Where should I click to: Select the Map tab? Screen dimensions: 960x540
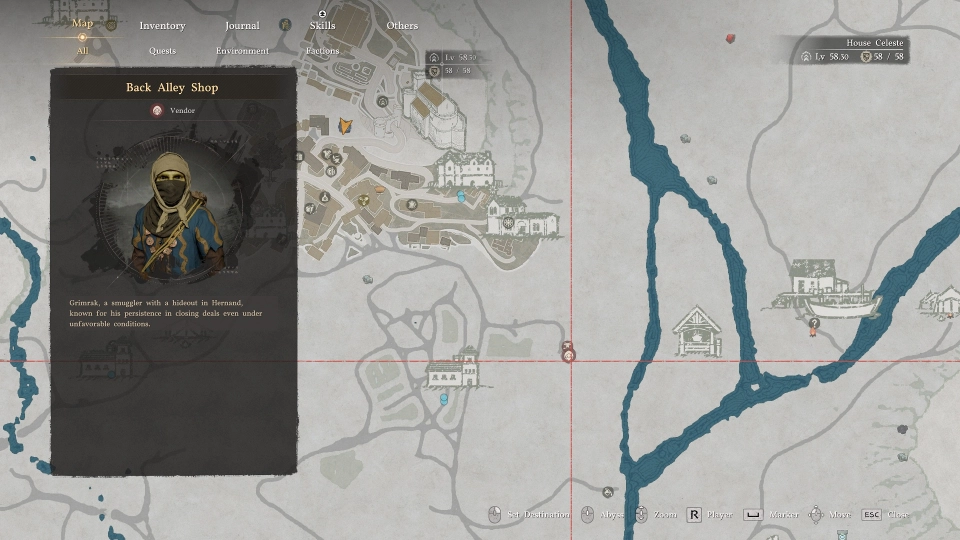pos(83,23)
